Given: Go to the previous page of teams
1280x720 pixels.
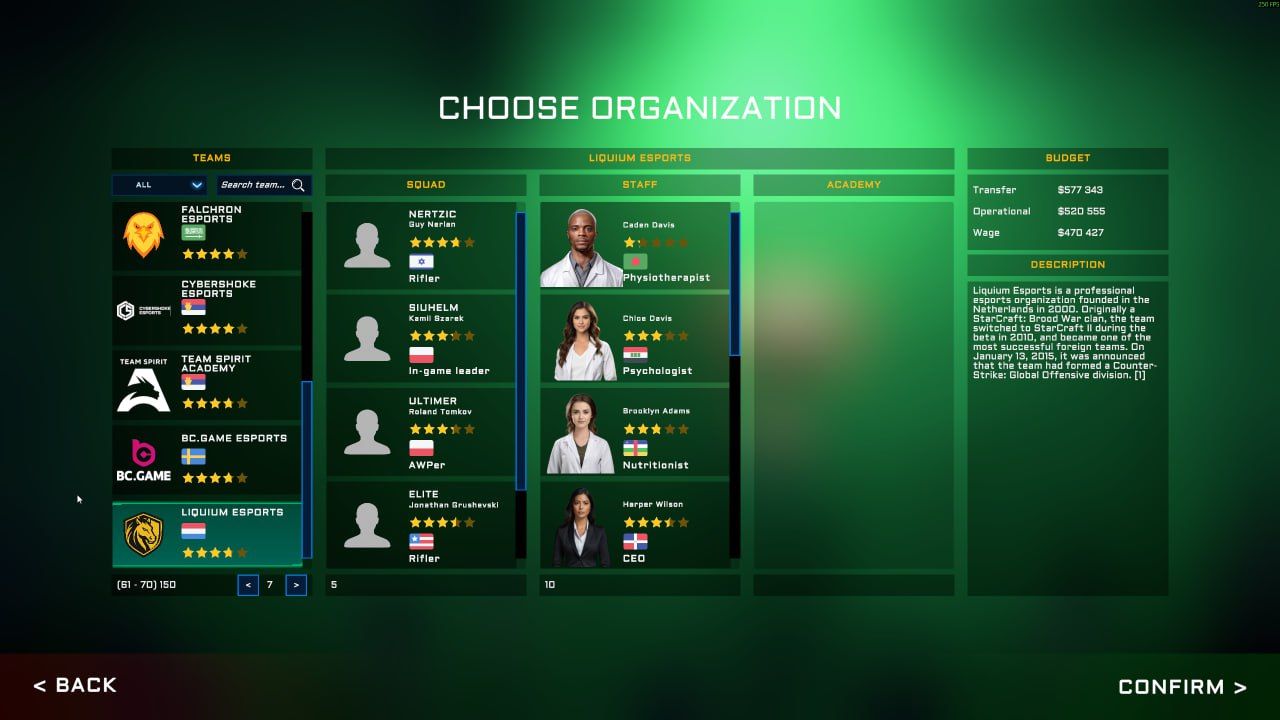Looking at the screenshot, I should 247,584.
